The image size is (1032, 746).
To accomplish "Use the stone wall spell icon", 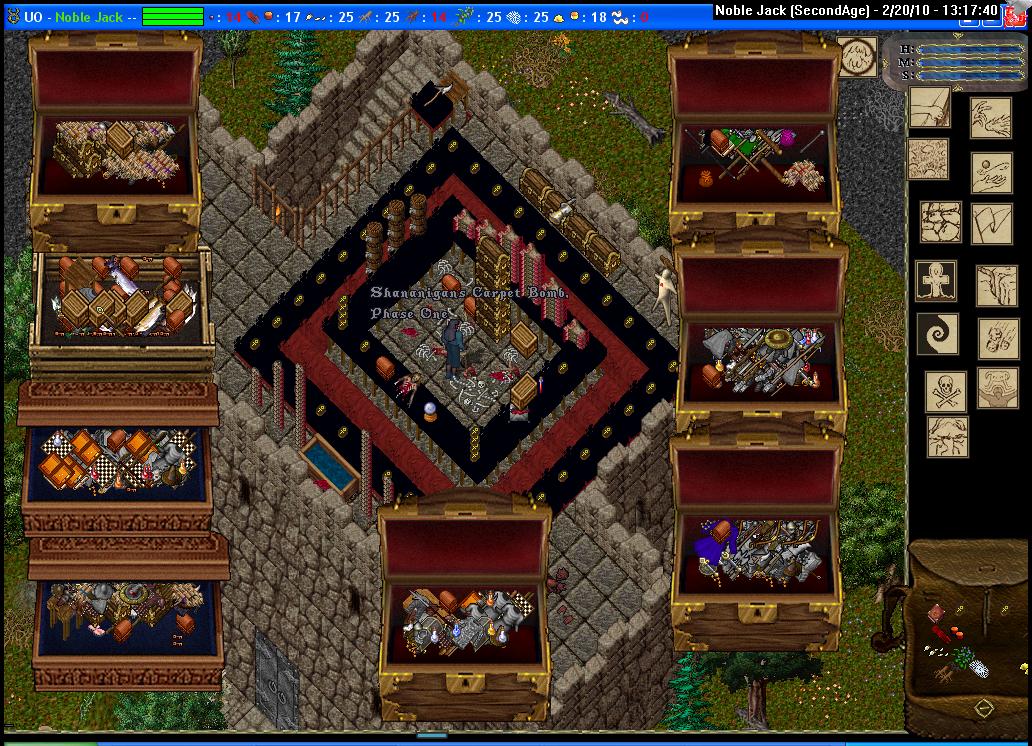I will point(940,222).
